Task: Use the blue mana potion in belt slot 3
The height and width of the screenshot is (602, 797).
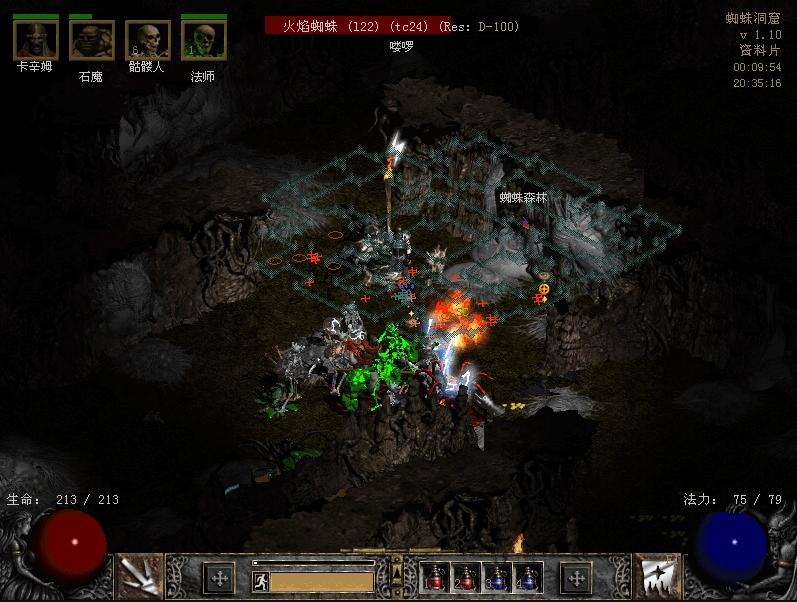Action: point(497,577)
